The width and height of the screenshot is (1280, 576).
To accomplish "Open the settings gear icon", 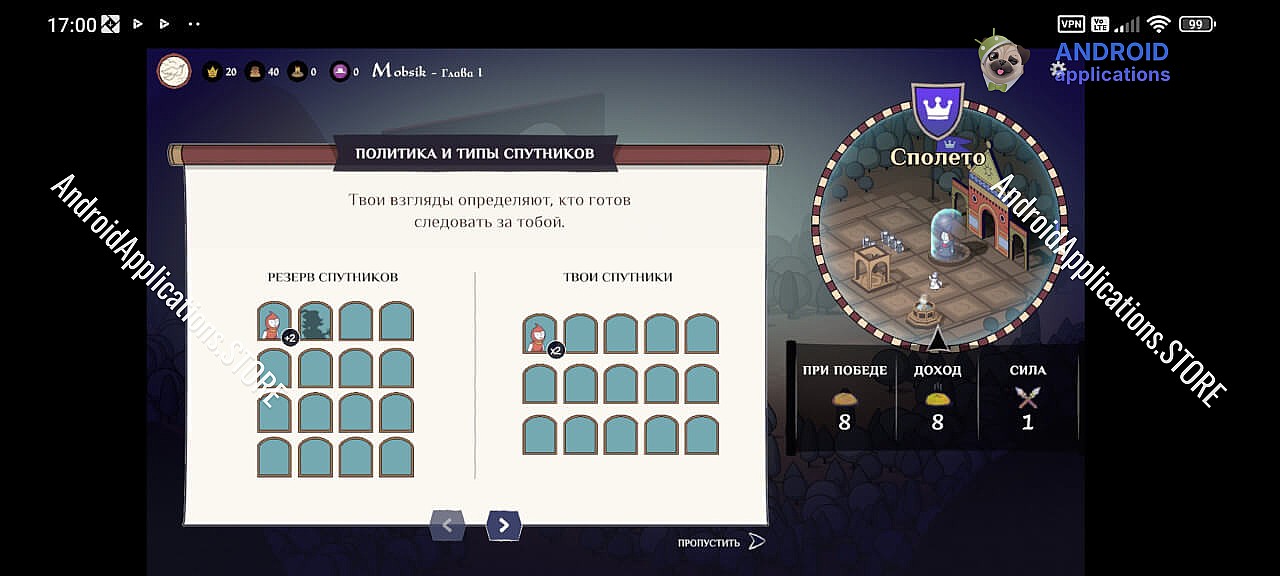I will 1058,70.
